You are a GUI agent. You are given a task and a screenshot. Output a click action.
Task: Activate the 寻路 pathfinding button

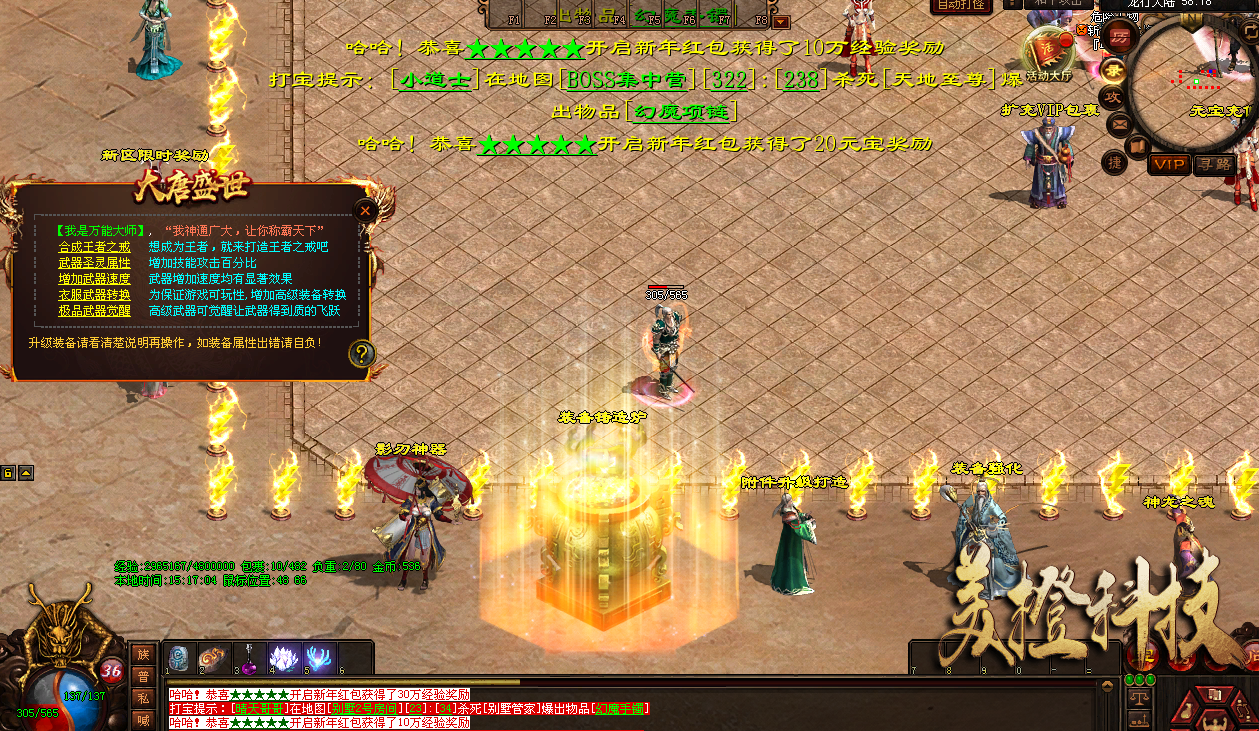point(1213,164)
